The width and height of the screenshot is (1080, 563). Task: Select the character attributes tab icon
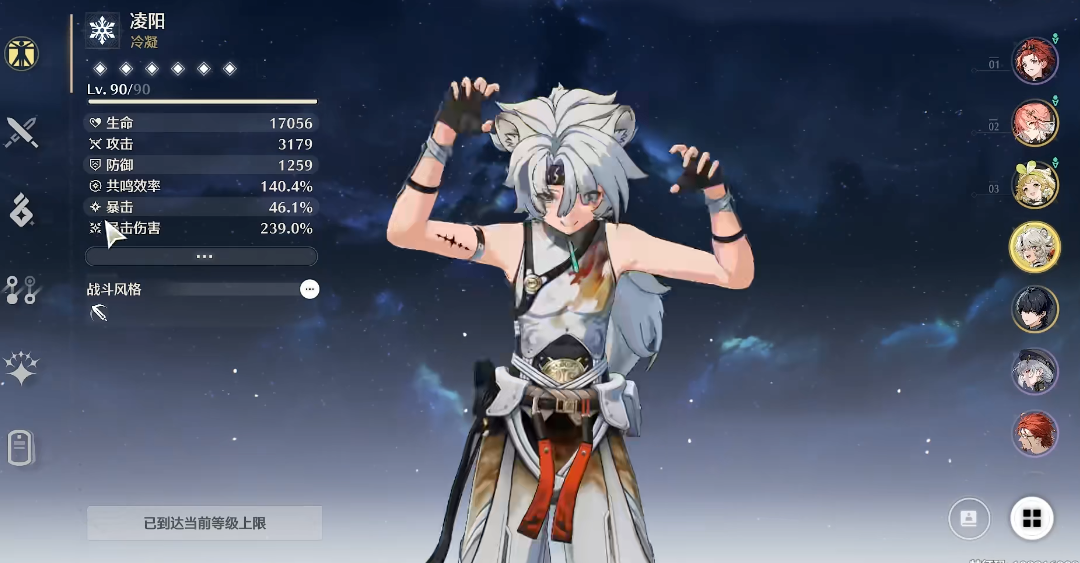pyautogui.click(x=21, y=54)
